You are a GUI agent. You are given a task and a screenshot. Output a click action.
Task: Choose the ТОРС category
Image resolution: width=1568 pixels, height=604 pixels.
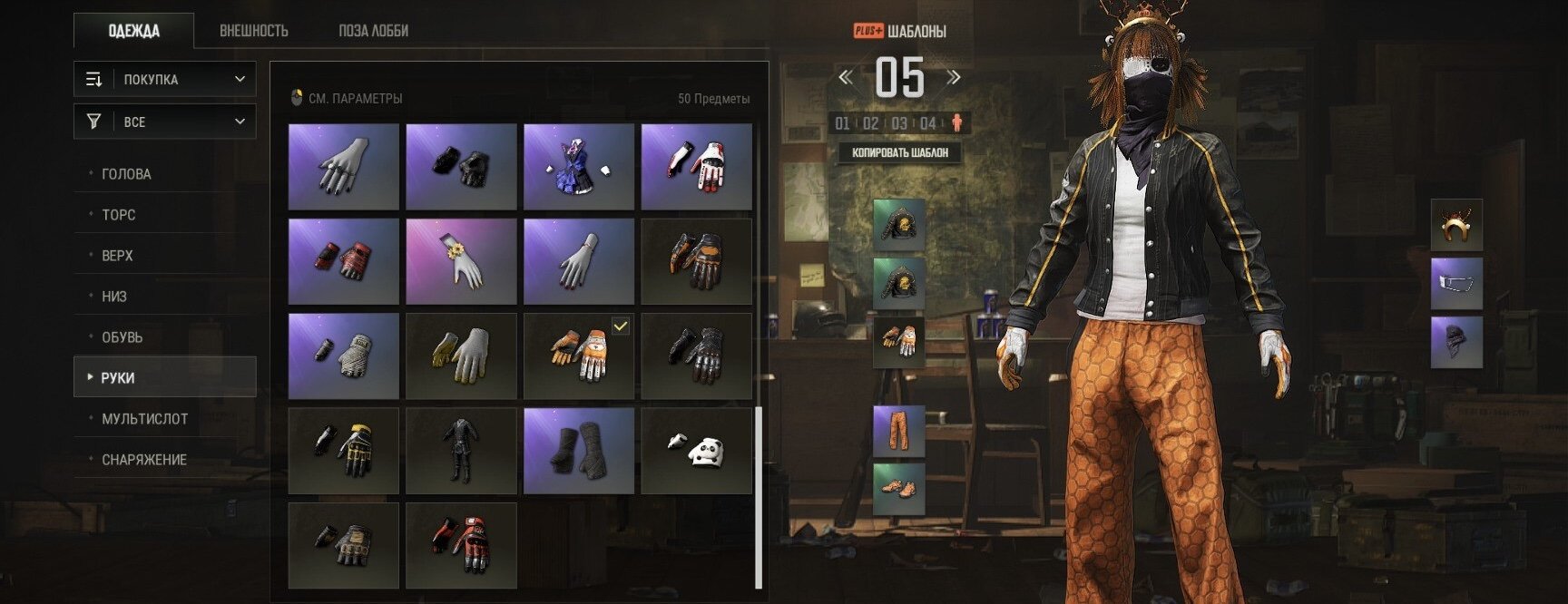point(119,215)
